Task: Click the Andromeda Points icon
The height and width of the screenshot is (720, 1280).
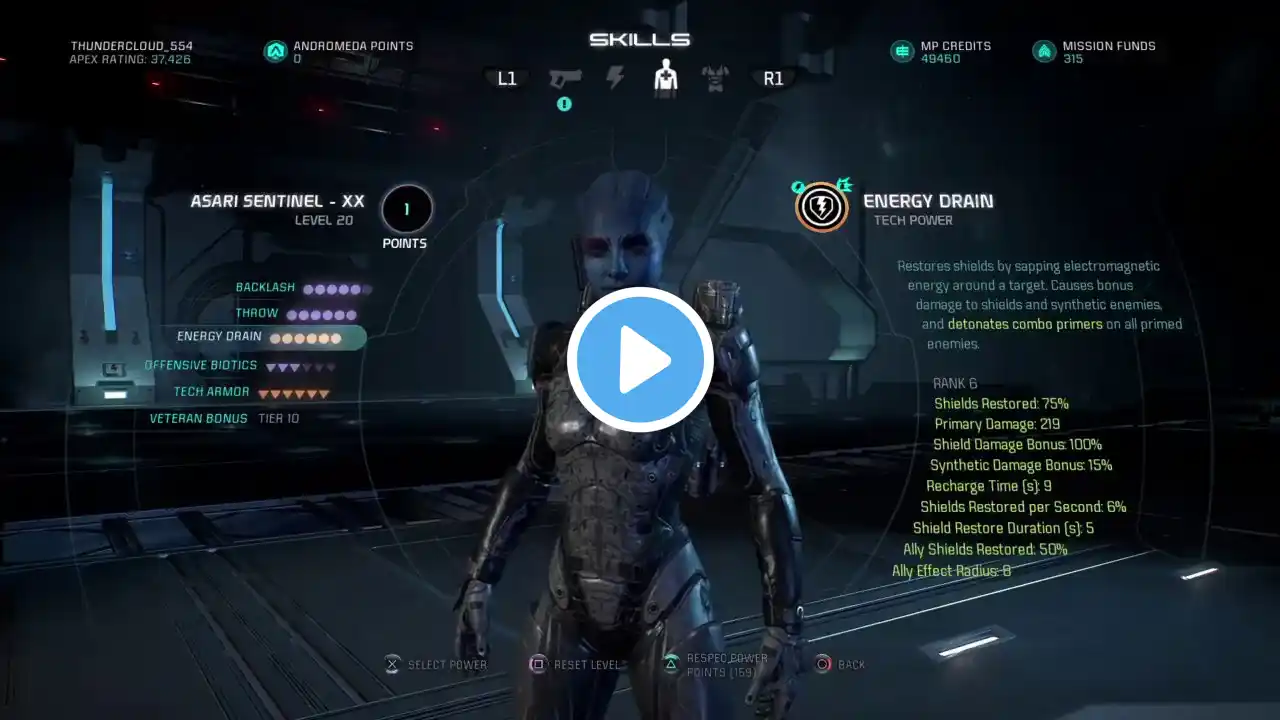Action: (x=275, y=51)
